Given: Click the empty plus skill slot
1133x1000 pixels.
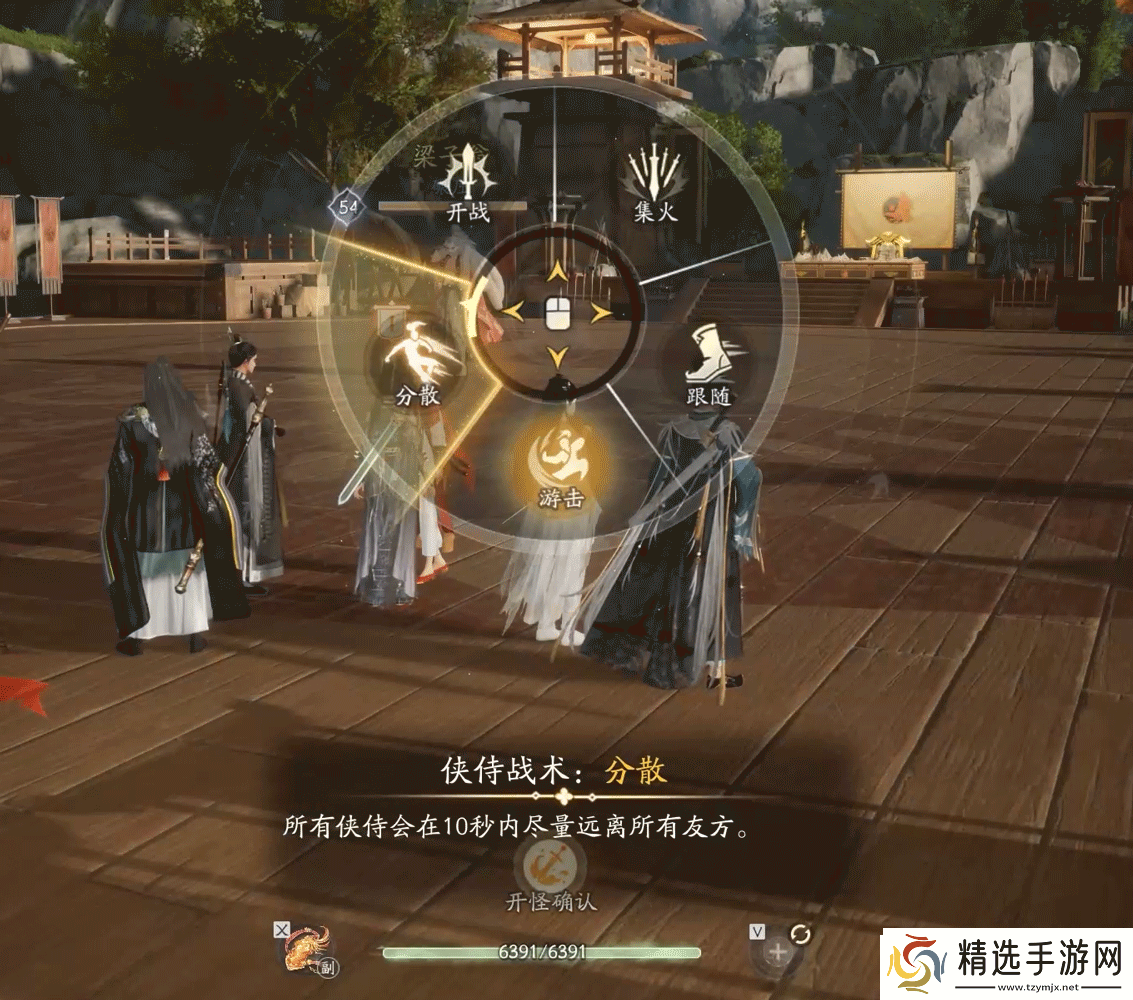Looking at the screenshot, I should [x=776, y=951].
